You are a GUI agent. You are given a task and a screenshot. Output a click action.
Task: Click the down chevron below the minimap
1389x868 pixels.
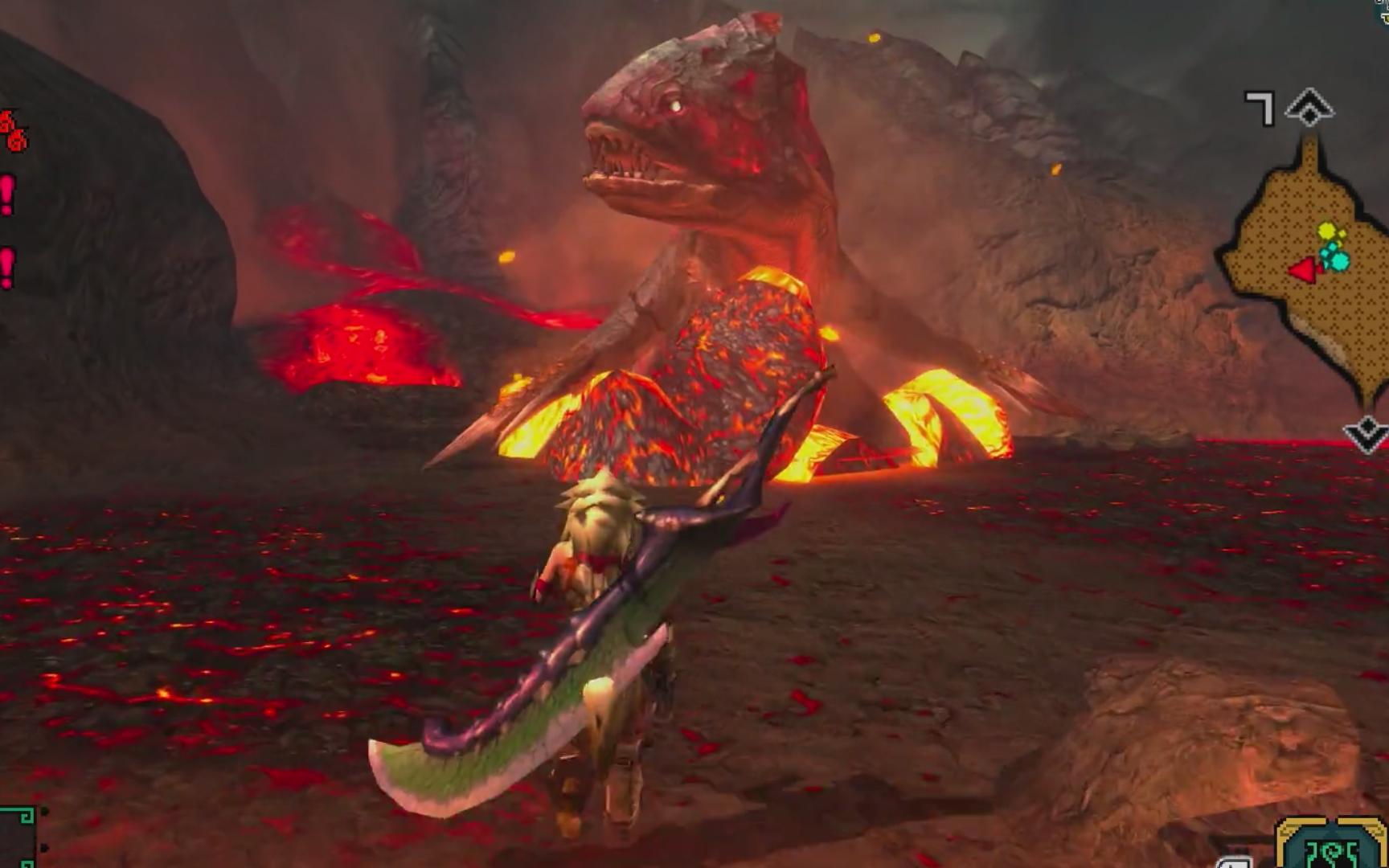coord(1366,435)
